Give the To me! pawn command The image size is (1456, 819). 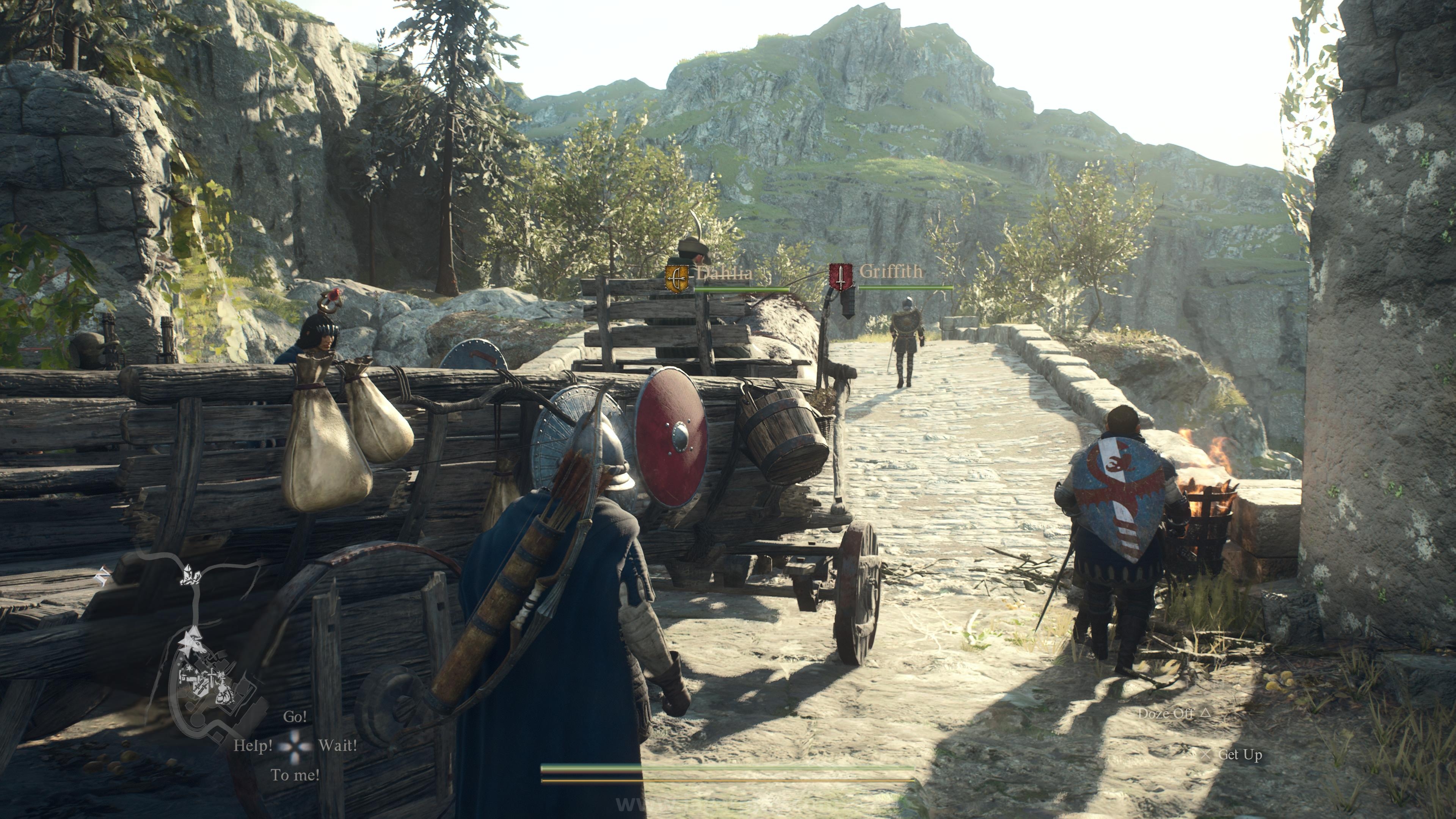click(x=295, y=775)
